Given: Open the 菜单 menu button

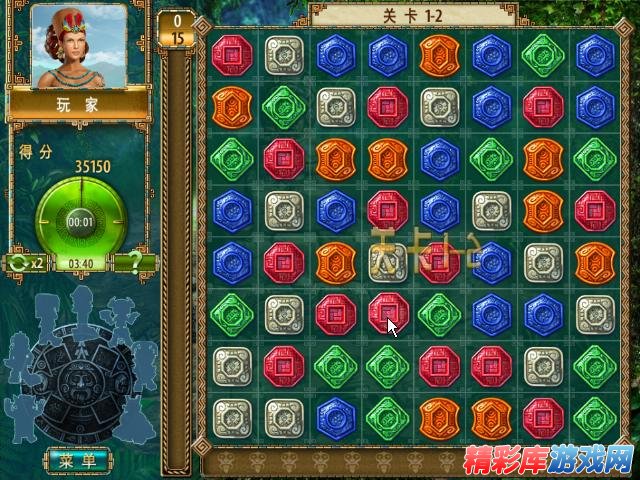Looking at the screenshot, I should 78,460.
